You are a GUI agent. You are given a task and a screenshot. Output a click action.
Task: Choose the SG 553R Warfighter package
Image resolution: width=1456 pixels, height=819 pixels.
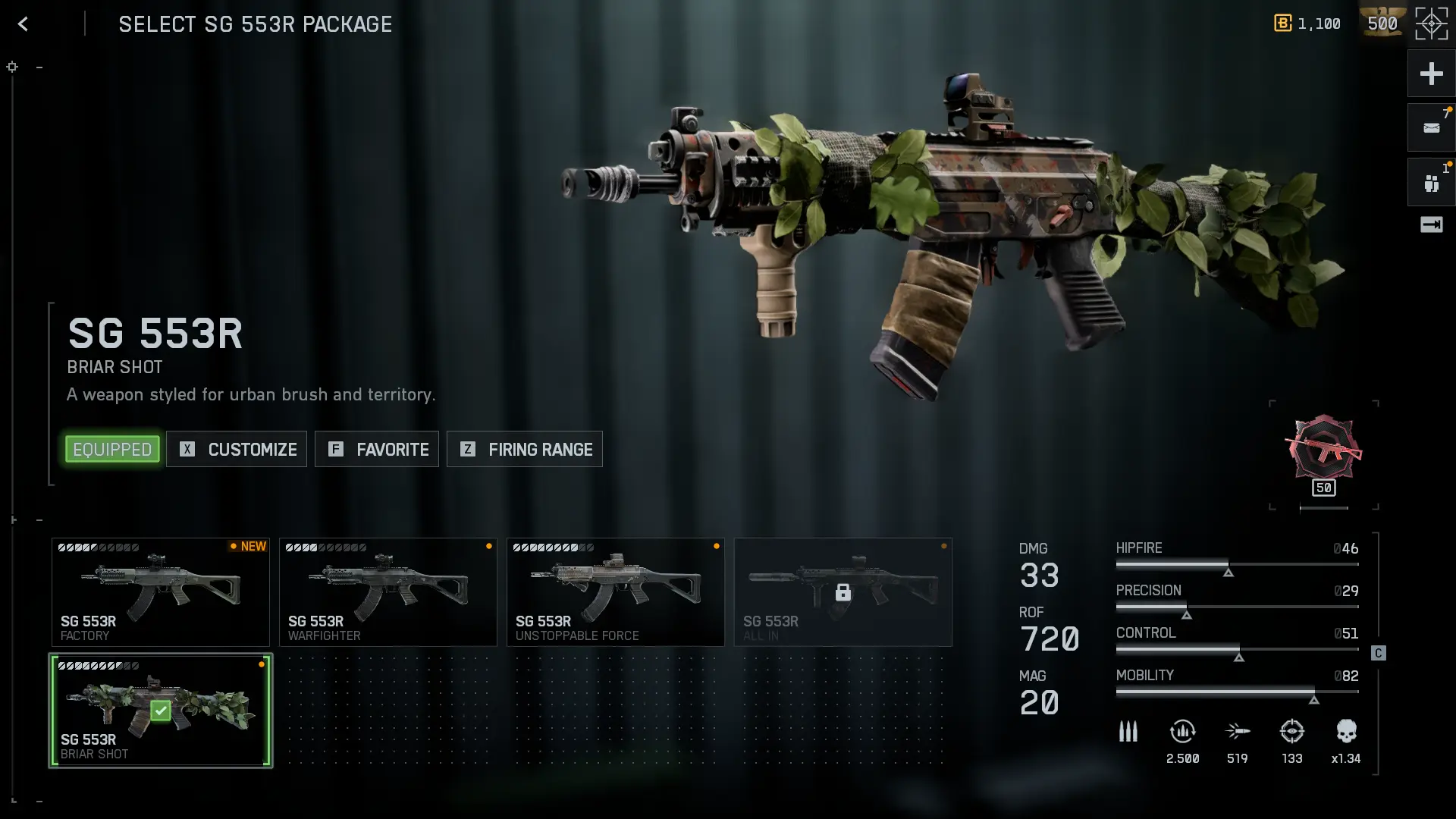coord(388,592)
